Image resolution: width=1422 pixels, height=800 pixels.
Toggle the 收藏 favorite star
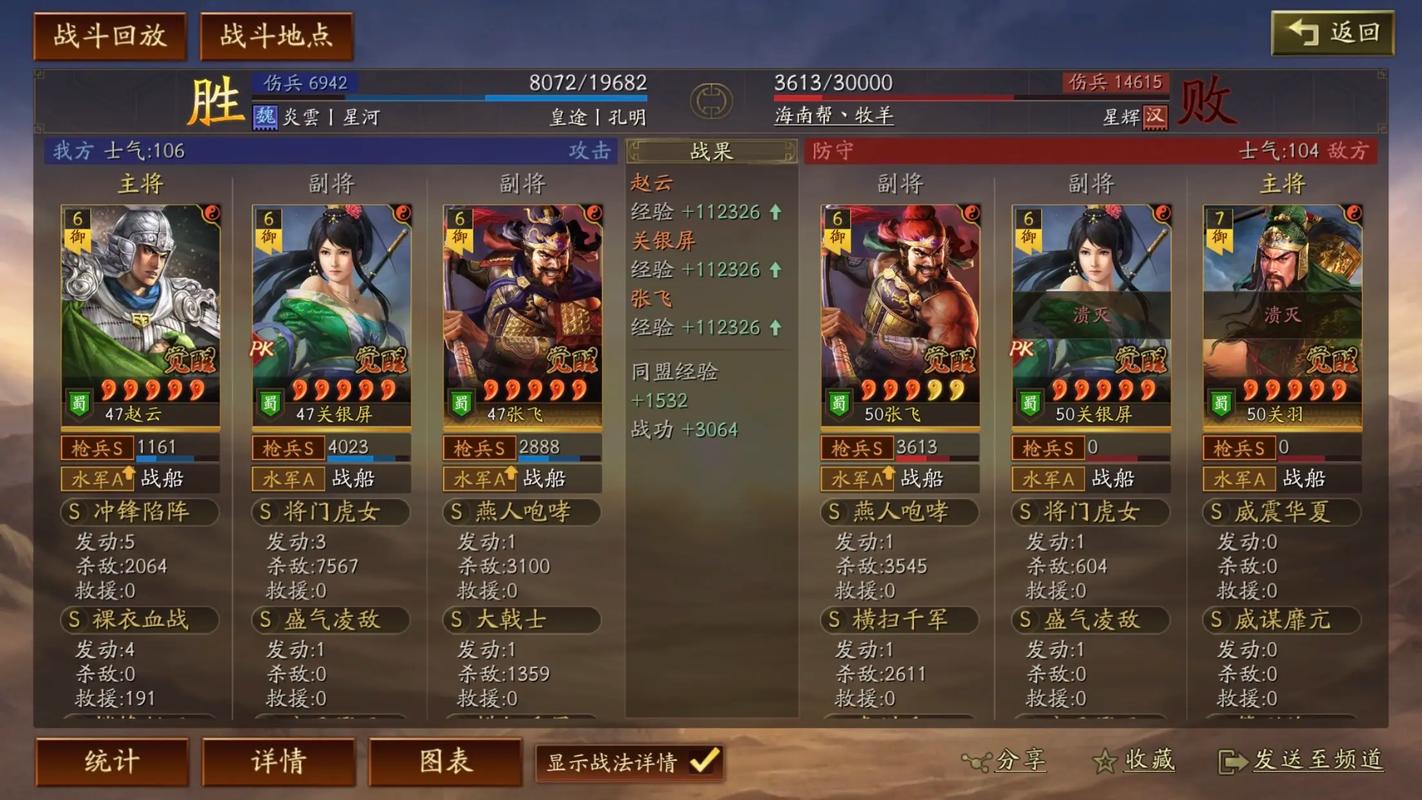pos(1103,760)
